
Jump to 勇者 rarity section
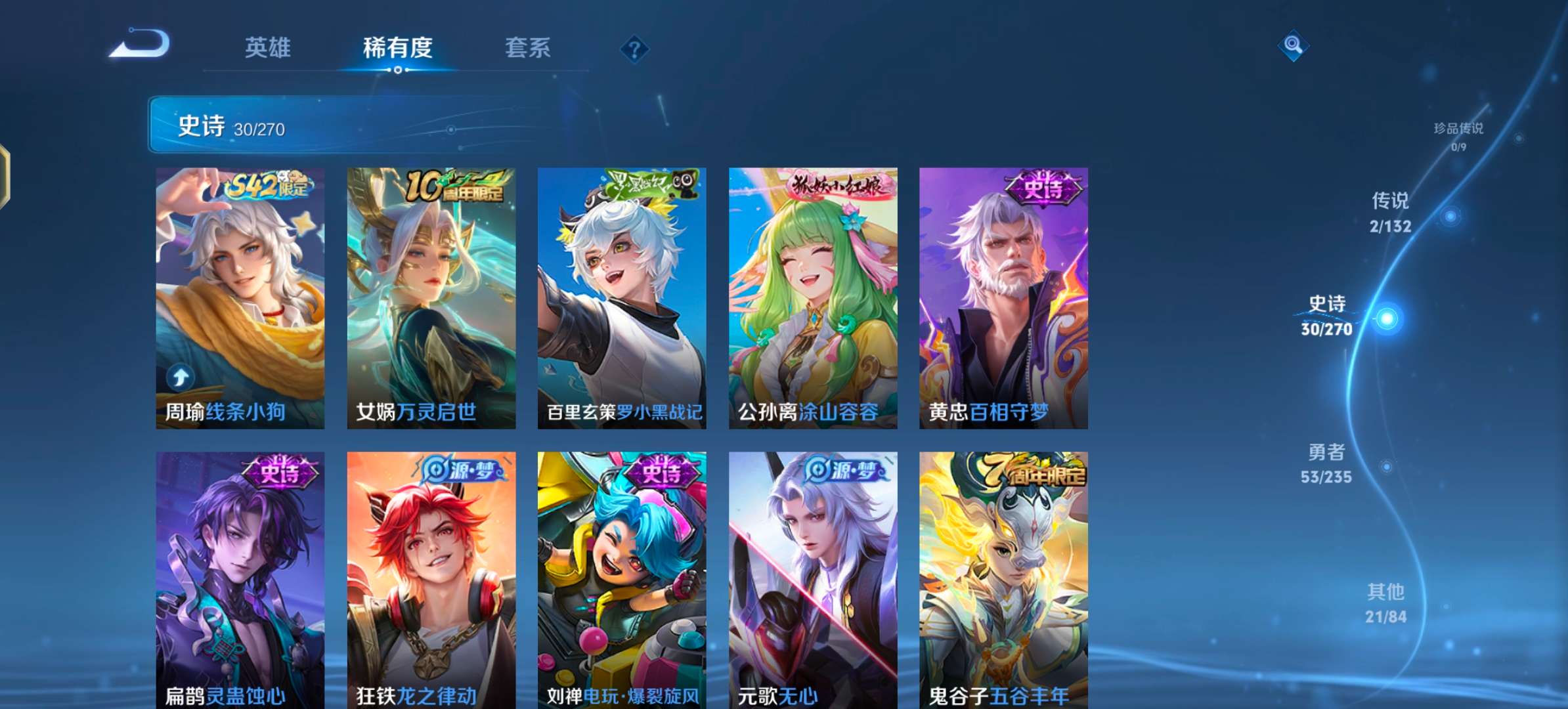[x=1326, y=463]
